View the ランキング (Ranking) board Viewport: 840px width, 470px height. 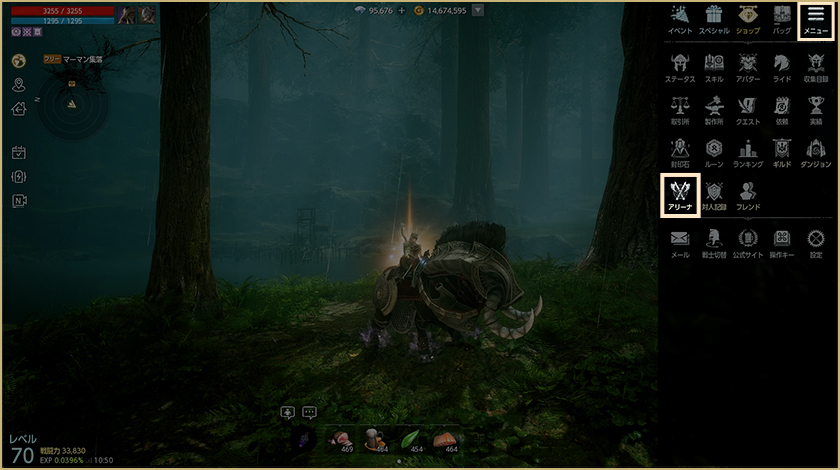[748, 151]
